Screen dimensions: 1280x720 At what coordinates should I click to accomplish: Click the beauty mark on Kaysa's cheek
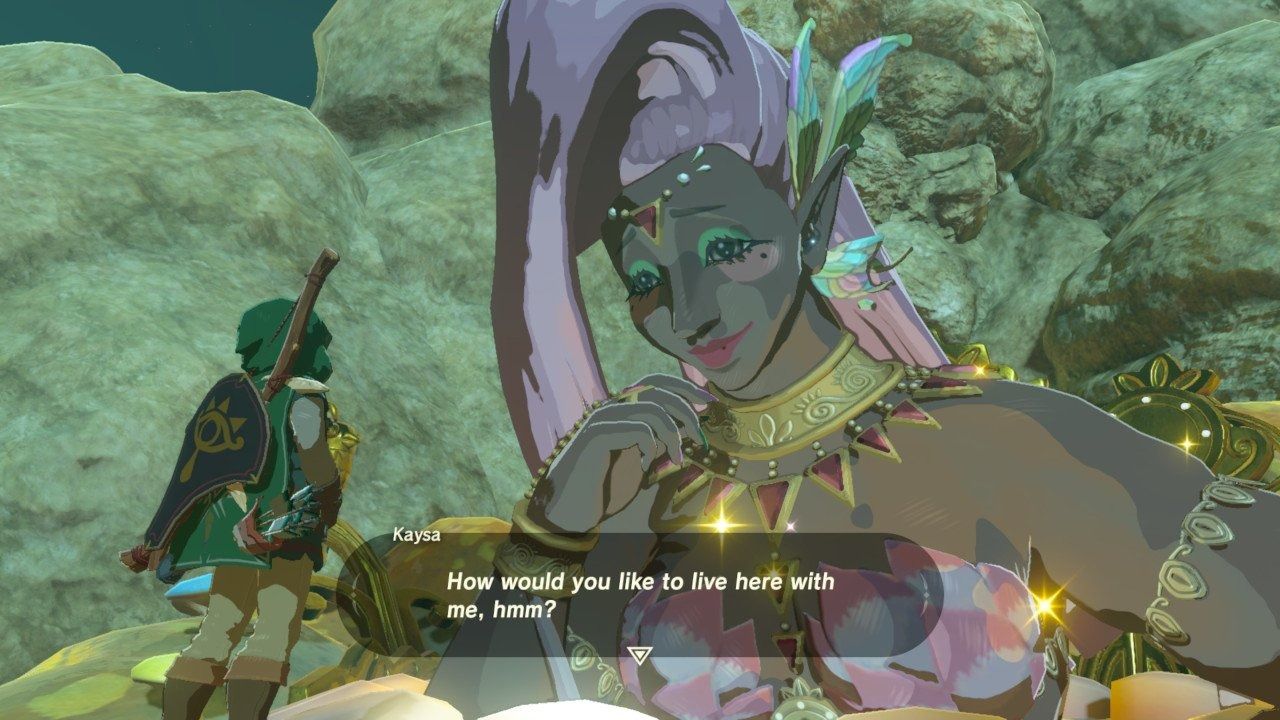pos(764,258)
